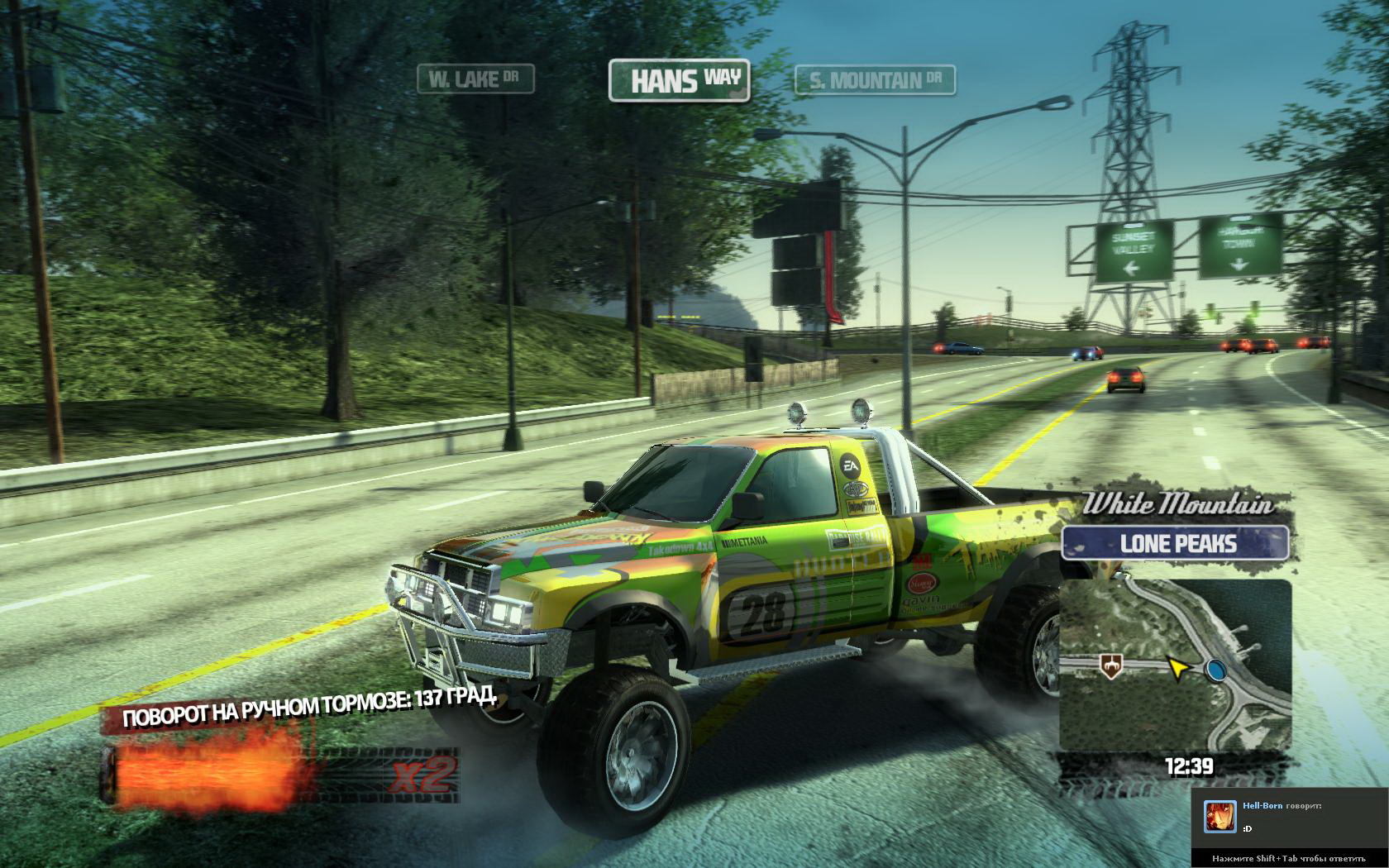Click the minimap in the corner
Image resolution: width=1389 pixels, height=868 pixels.
1175,665
